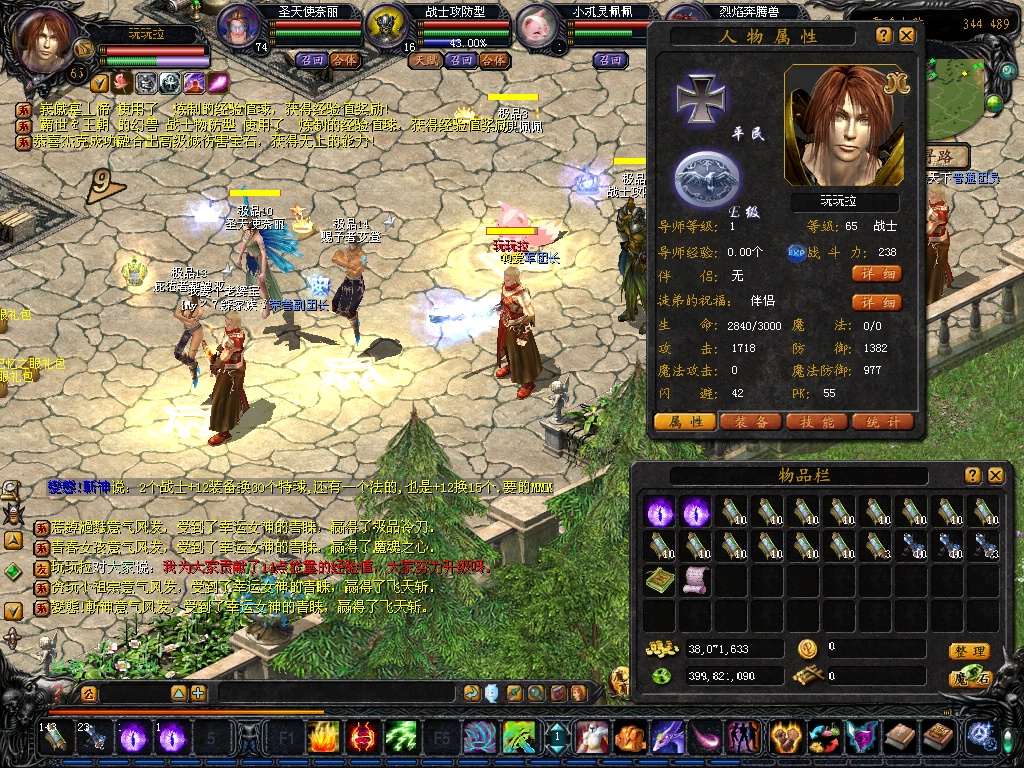Image resolution: width=1024 pixels, height=768 pixels.
Task: Switch to the 装备 equipment tab
Action: point(750,422)
